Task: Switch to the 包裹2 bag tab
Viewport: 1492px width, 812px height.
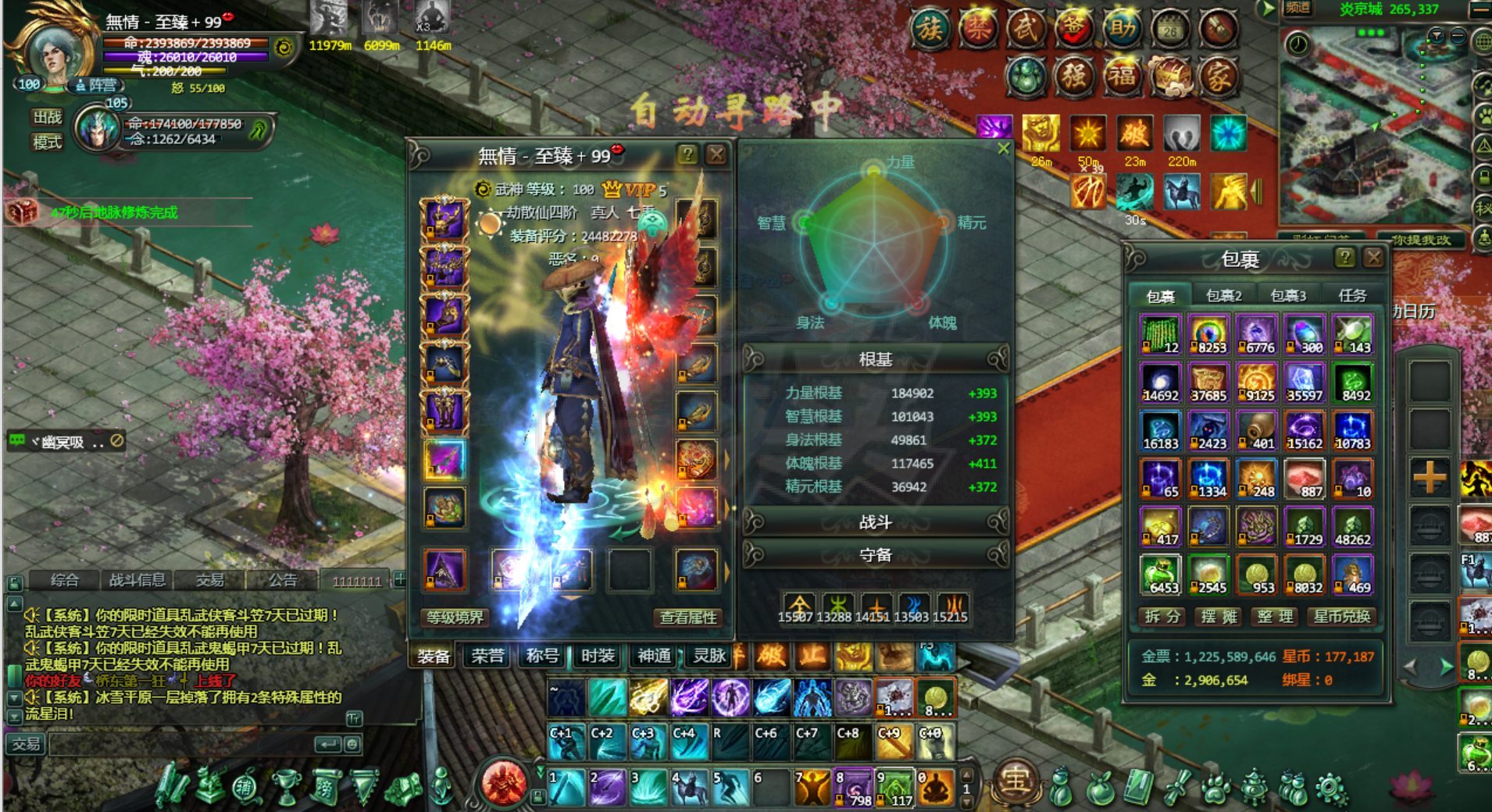Action: tap(1223, 296)
